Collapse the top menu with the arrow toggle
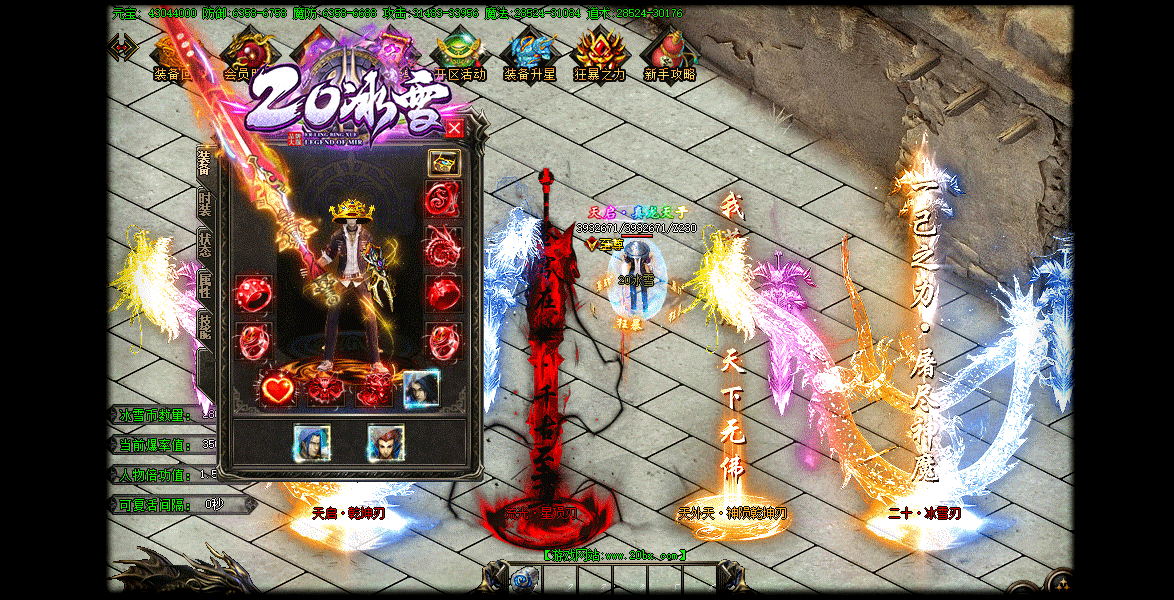This screenshot has width=1174, height=600. [122, 47]
